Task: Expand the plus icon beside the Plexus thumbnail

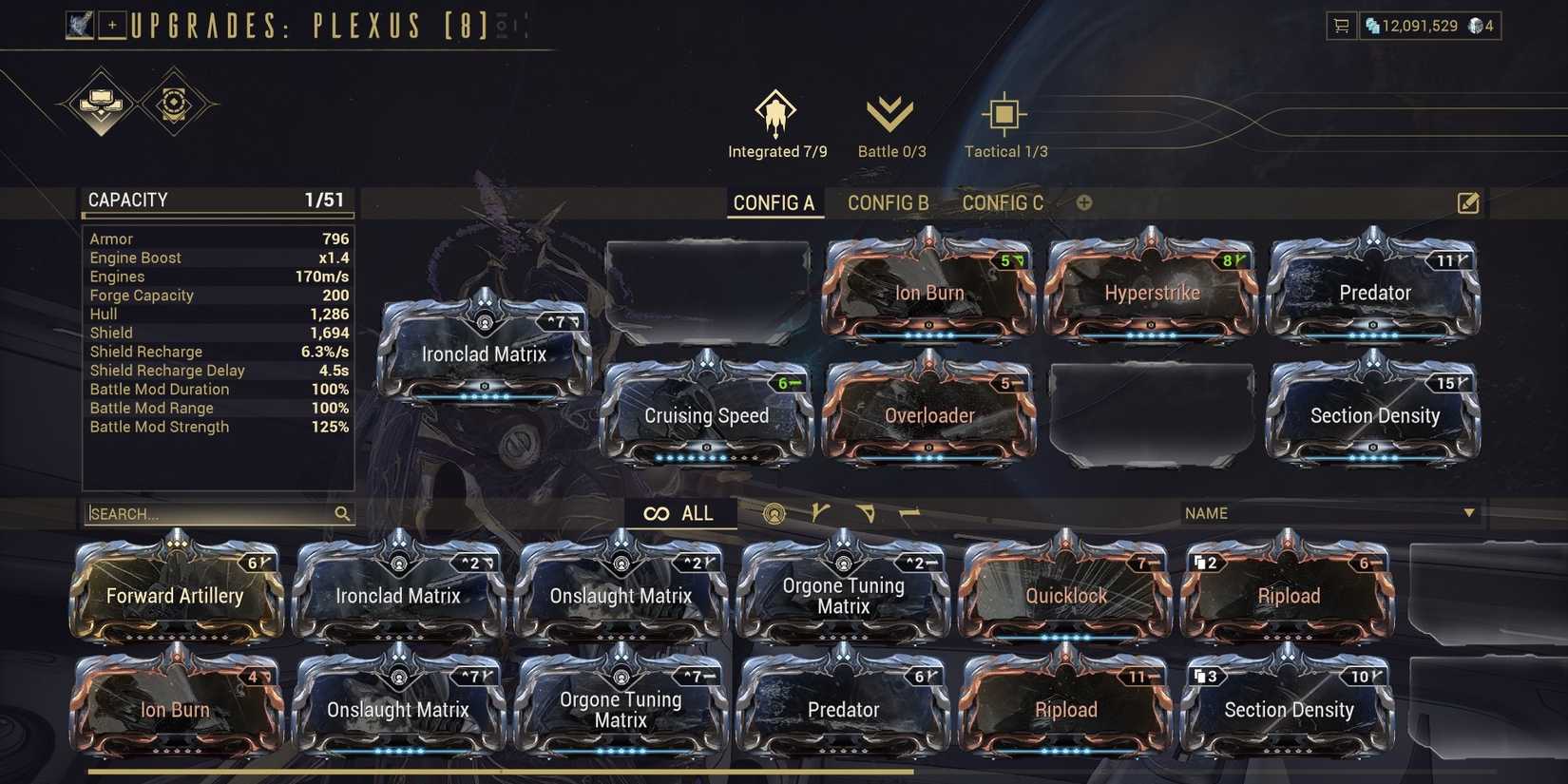Action: click(x=113, y=24)
